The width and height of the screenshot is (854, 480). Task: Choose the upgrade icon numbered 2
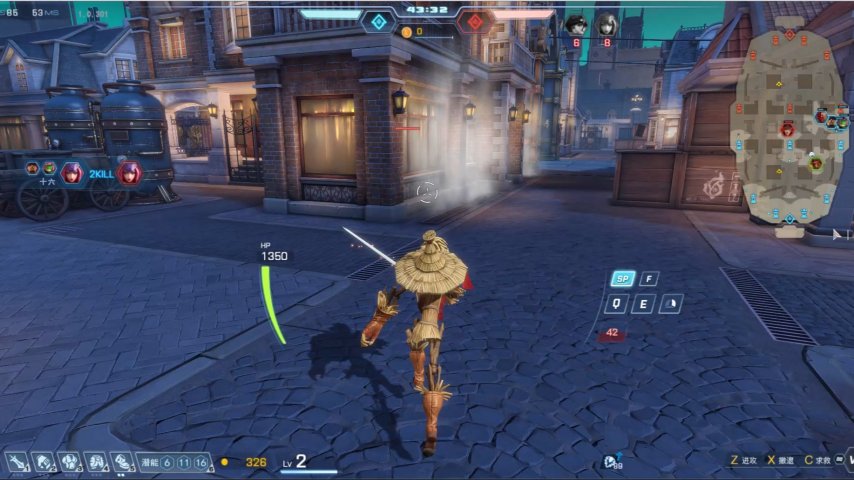[x=44, y=462]
